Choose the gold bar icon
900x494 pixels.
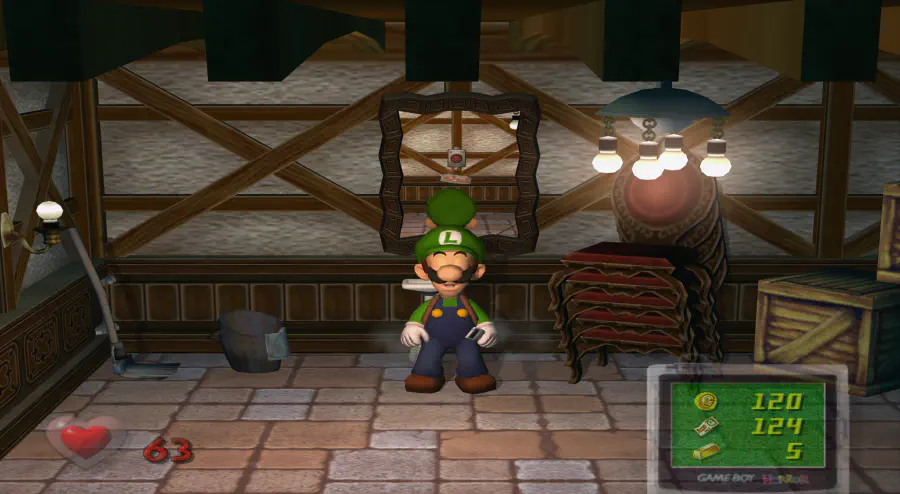click(x=705, y=452)
